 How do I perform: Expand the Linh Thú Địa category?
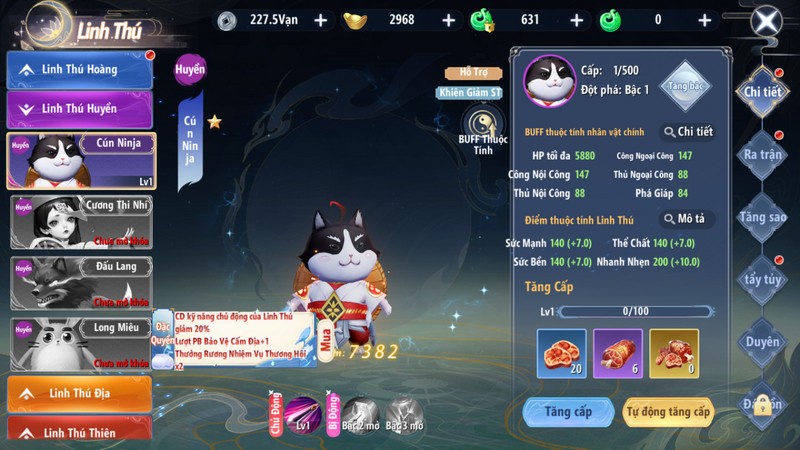click(80, 396)
